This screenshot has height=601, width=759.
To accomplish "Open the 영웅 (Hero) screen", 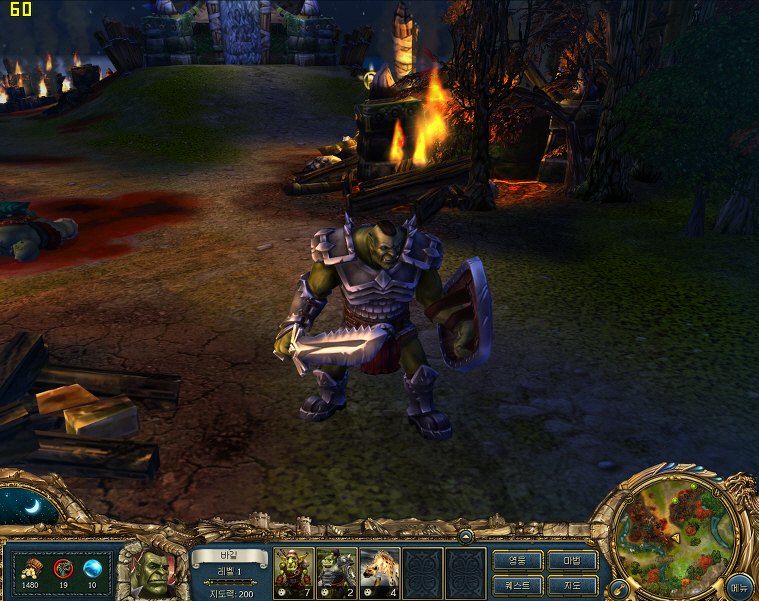I will coord(517,560).
